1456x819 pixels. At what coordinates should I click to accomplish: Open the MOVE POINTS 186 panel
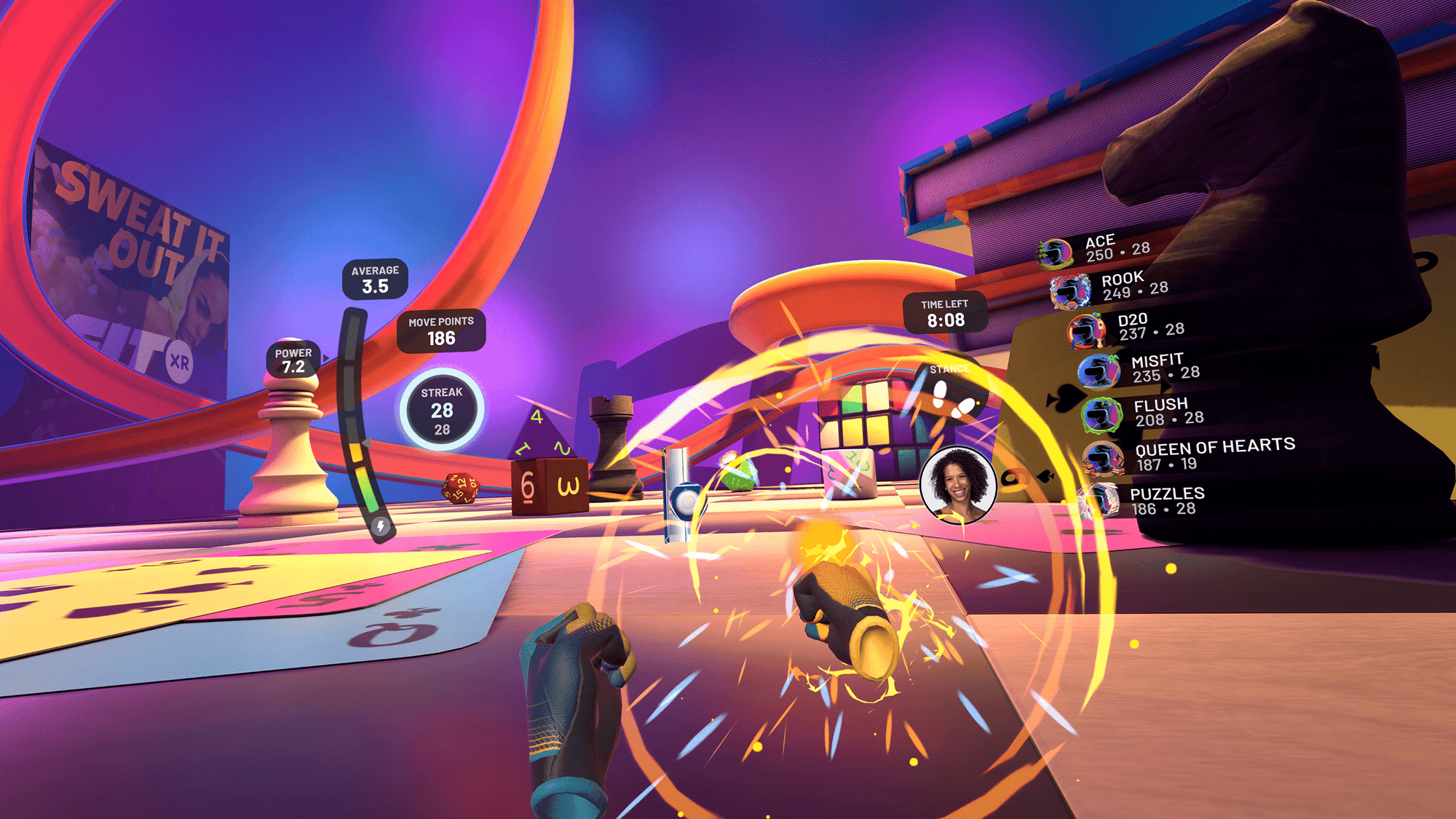pyautogui.click(x=442, y=331)
